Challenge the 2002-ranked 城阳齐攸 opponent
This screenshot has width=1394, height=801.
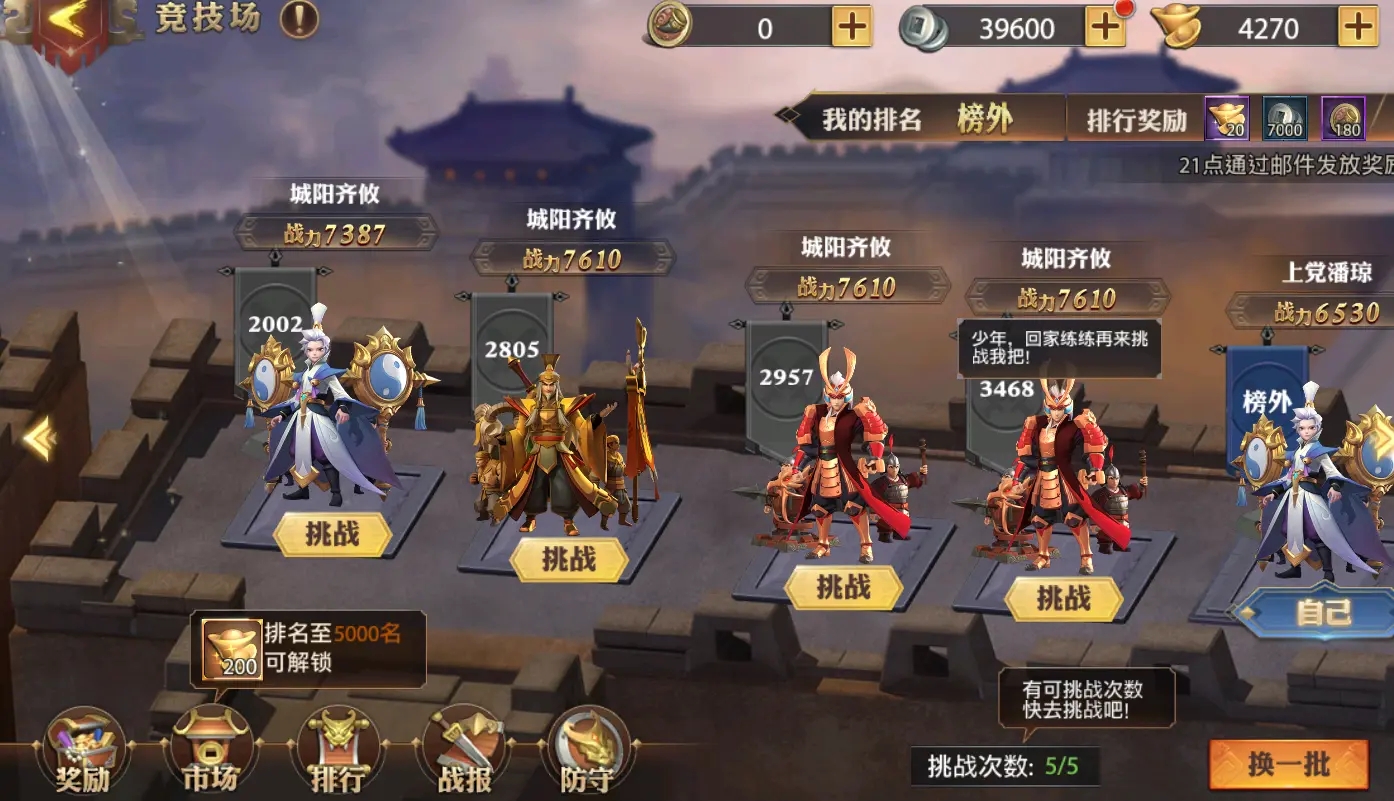click(x=333, y=535)
